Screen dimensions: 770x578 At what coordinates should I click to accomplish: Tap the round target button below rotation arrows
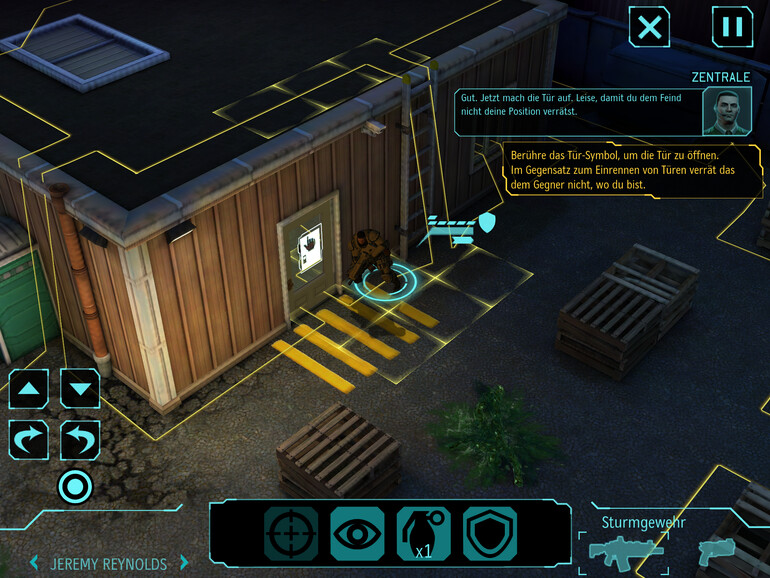click(75, 487)
